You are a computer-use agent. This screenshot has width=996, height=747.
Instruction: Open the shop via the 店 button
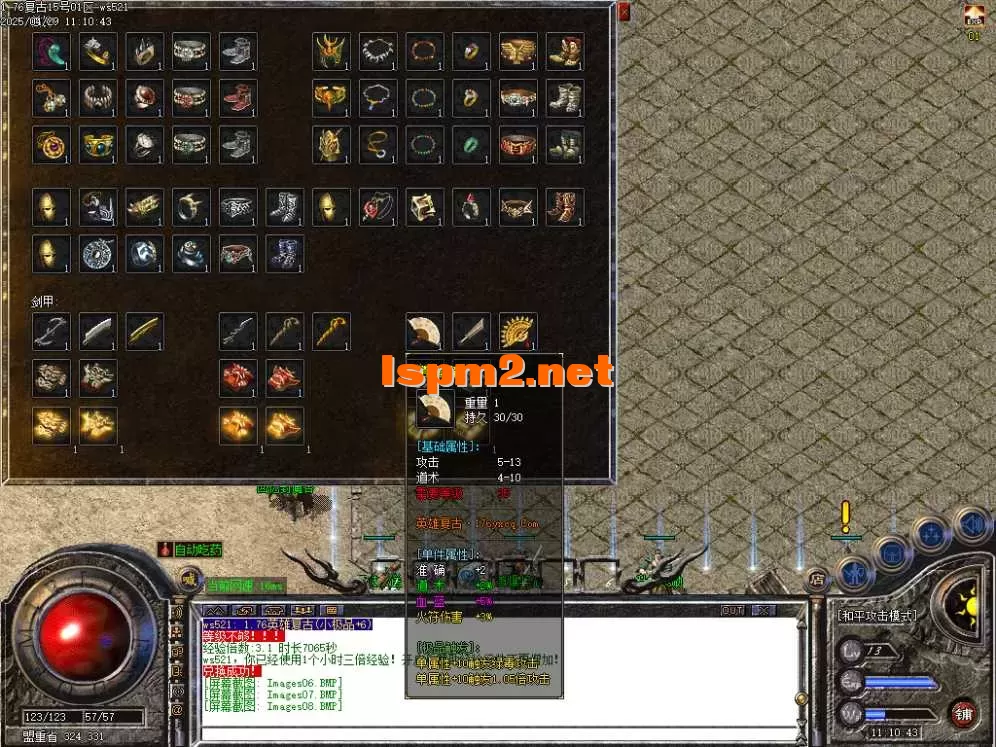[817, 578]
